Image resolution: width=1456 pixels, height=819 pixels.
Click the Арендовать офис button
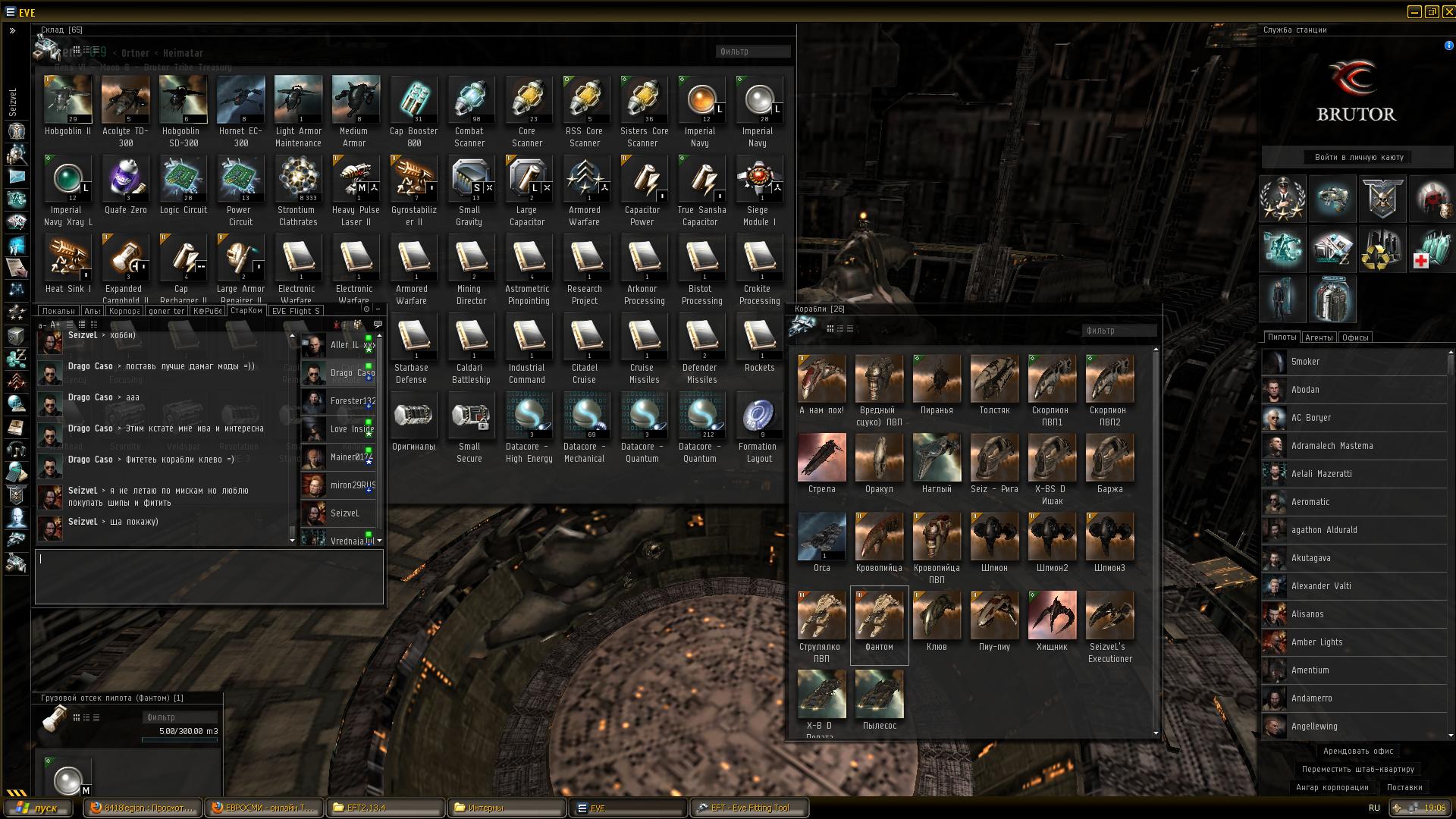click(1357, 751)
